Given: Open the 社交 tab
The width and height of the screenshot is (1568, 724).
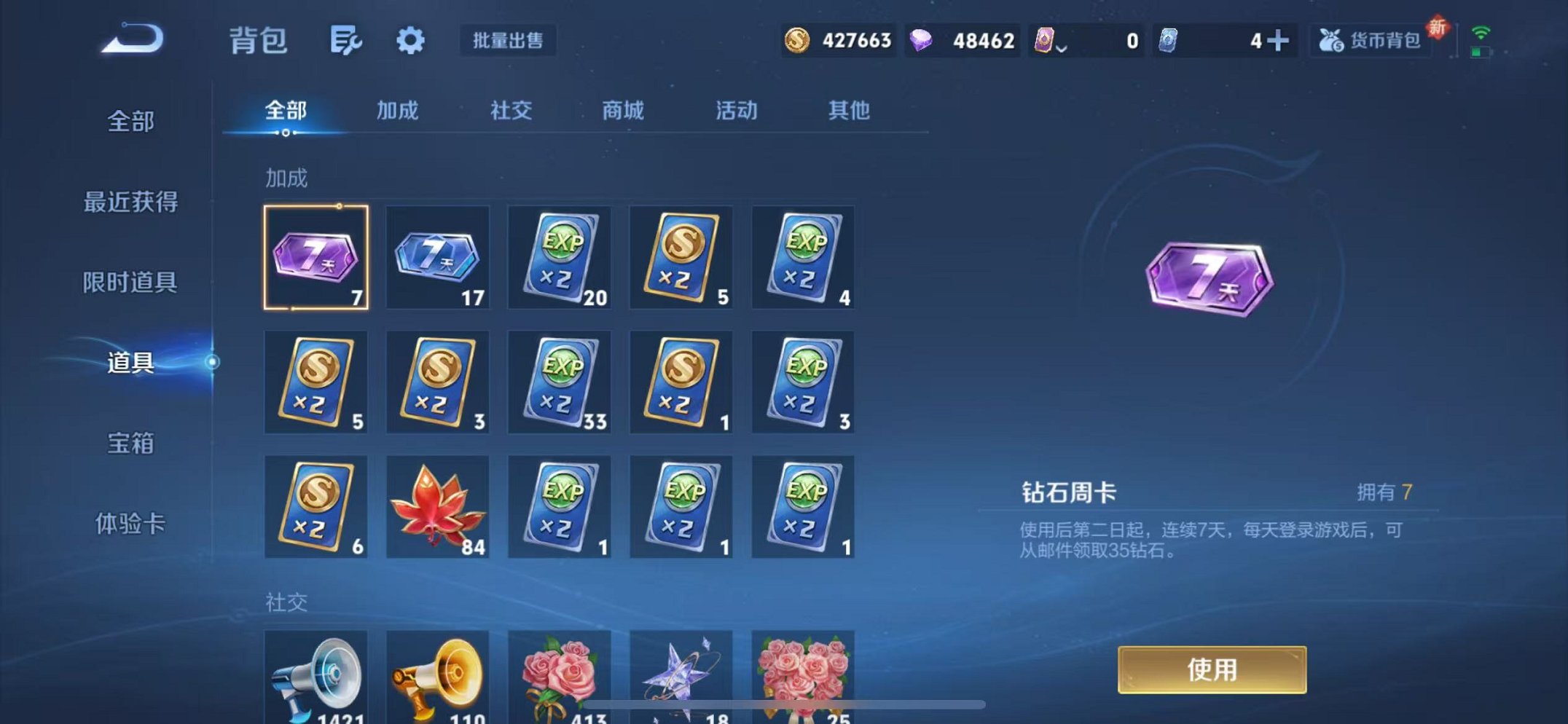Looking at the screenshot, I should pos(512,111).
